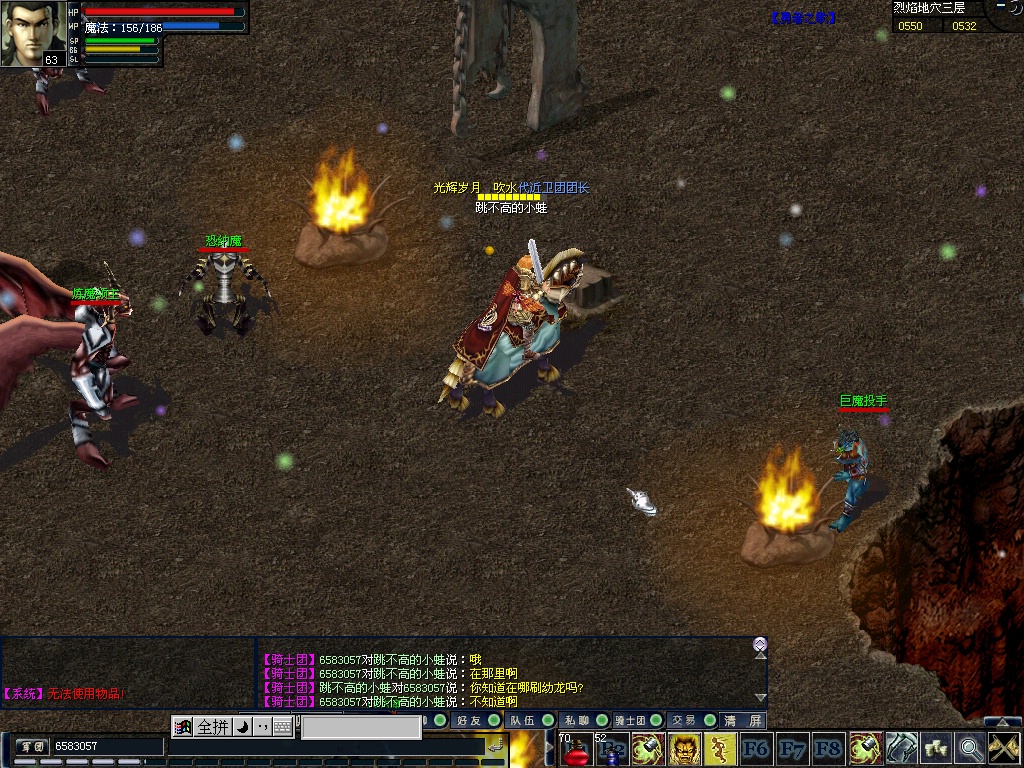Open the magnifying glass search icon

click(969, 749)
